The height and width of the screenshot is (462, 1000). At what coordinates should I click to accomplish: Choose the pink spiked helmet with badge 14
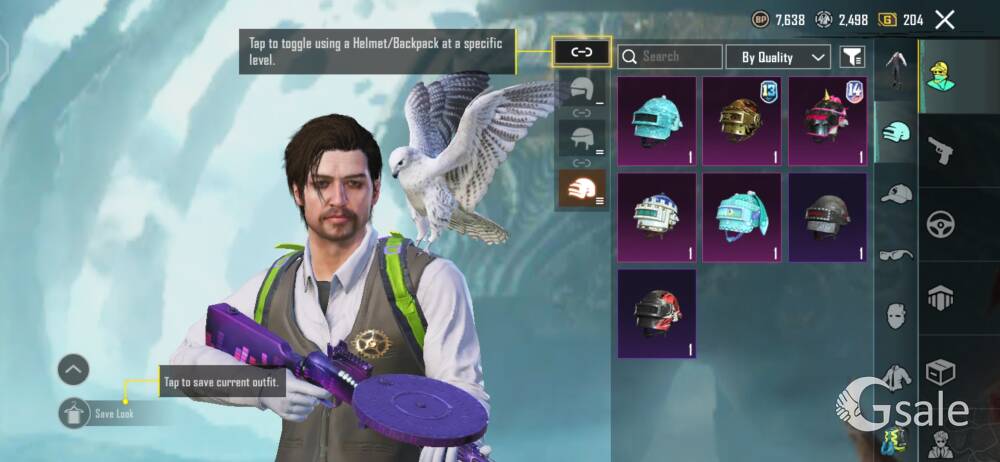click(827, 120)
